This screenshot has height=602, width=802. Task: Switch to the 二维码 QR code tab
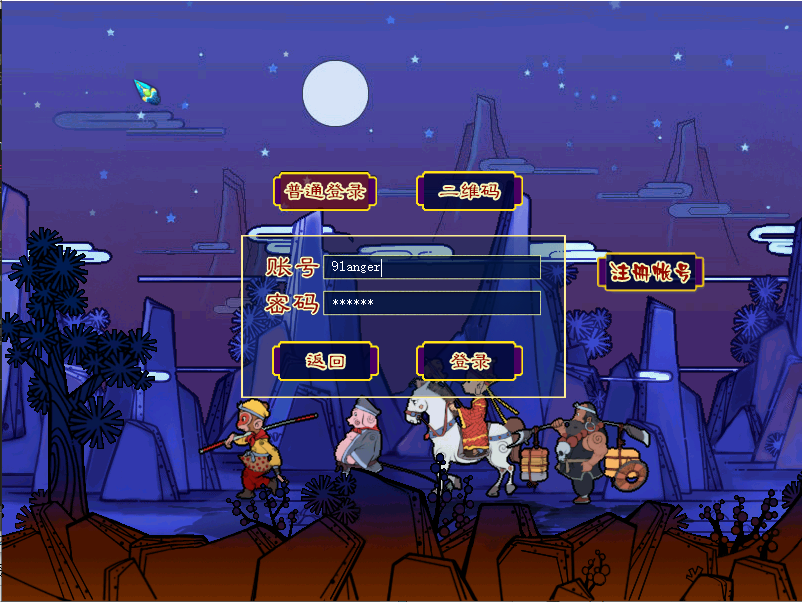[470, 191]
